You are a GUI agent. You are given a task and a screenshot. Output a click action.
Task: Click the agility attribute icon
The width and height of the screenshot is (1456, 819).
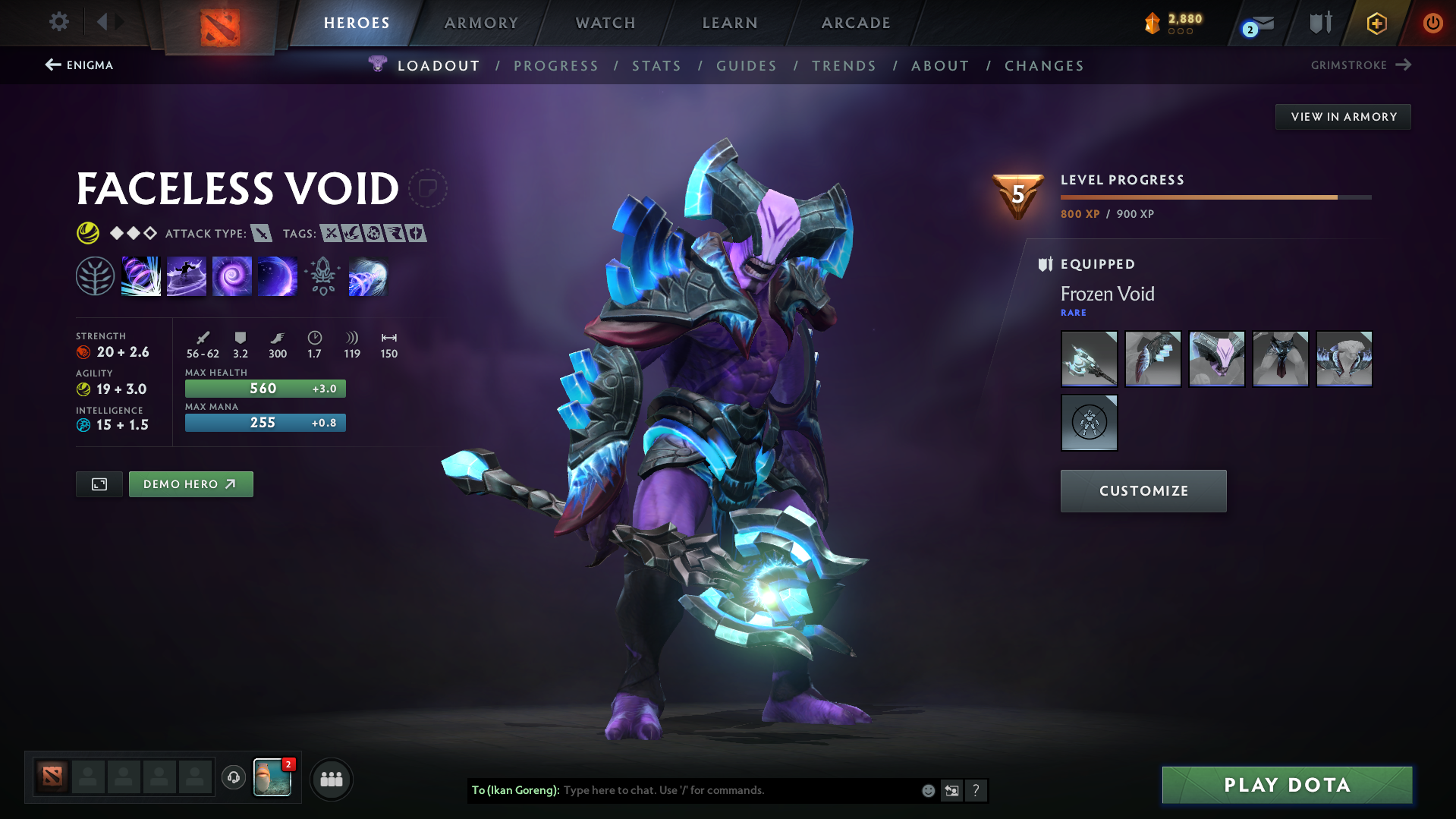[82, 389]
